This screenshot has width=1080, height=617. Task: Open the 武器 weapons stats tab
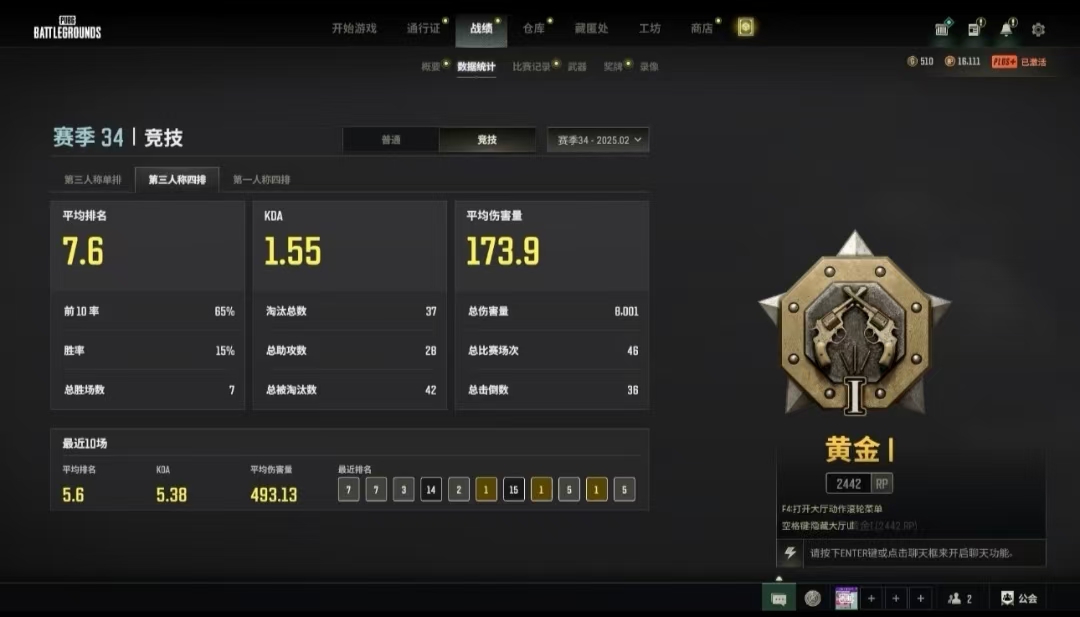(577, 67)
